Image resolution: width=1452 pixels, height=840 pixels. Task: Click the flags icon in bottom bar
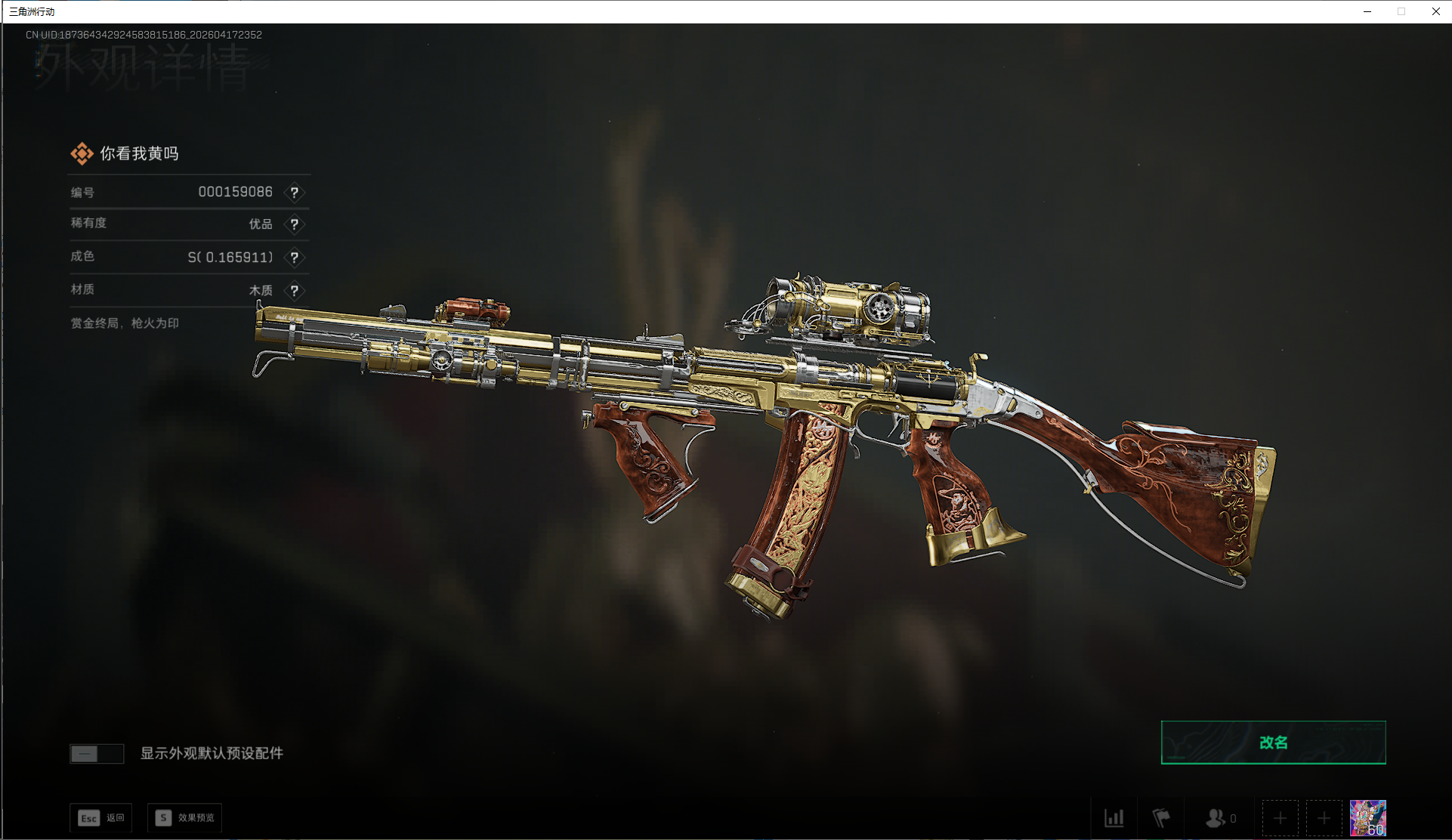pos(1160,818)
